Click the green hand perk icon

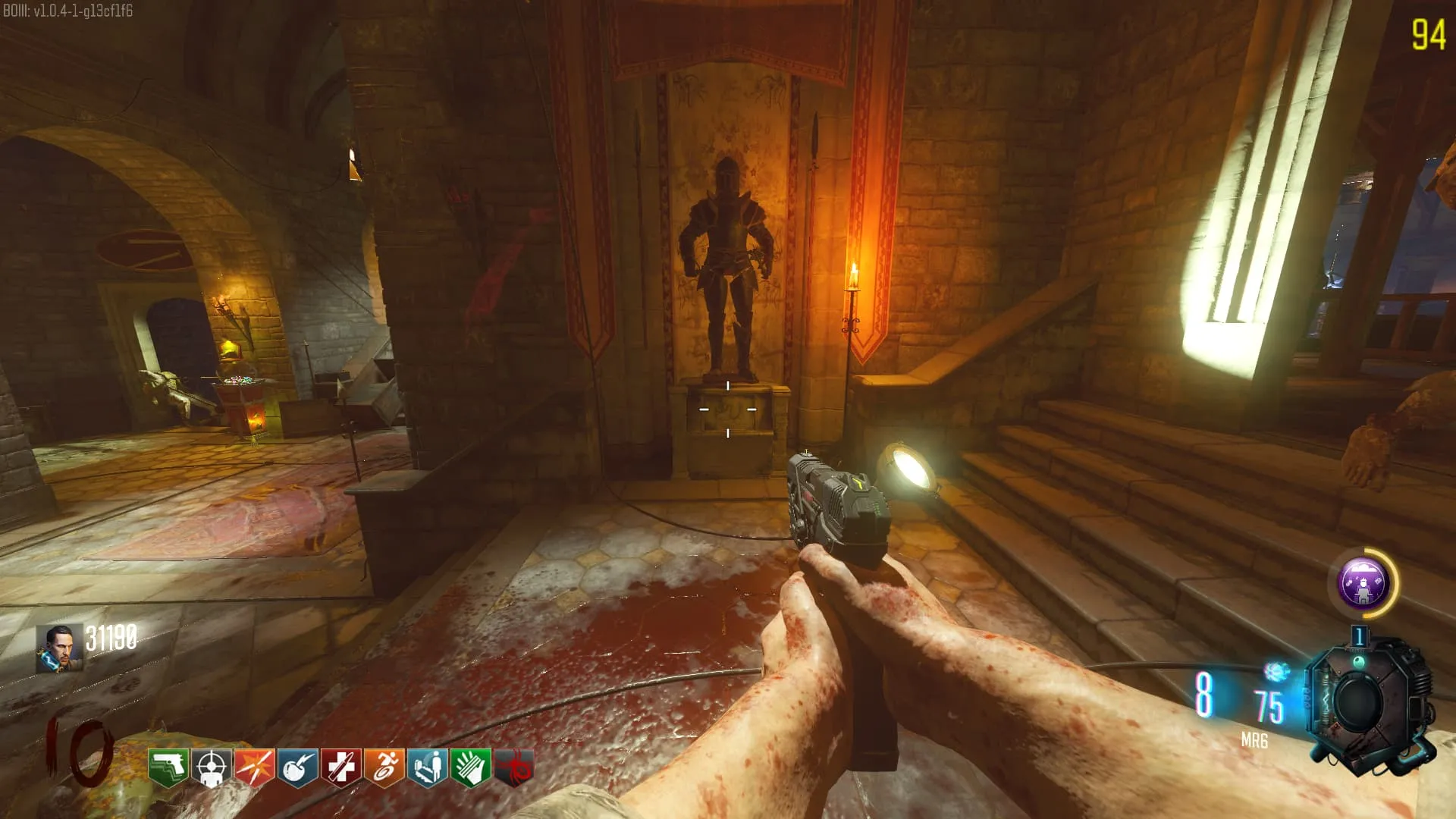click(x=471, y=767)
